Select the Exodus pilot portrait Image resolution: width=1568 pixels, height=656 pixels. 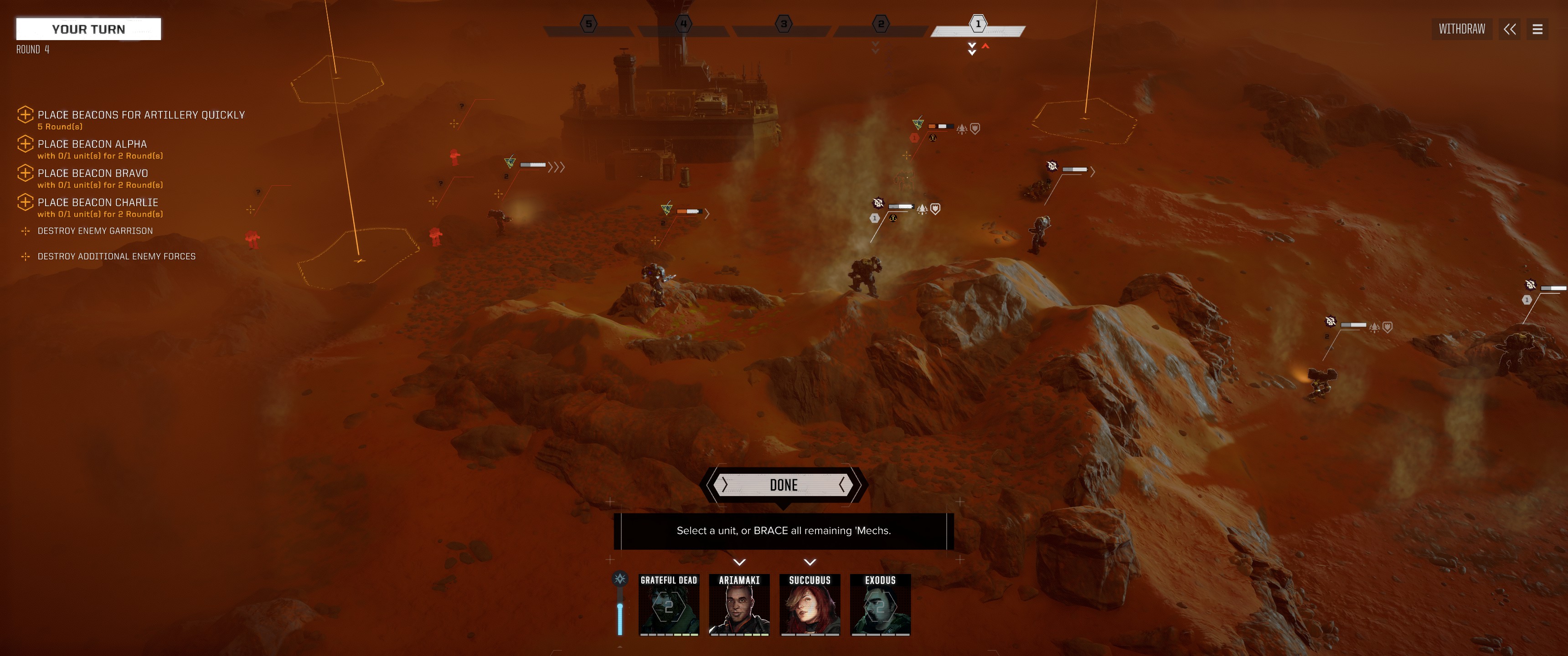click(880, 605)
